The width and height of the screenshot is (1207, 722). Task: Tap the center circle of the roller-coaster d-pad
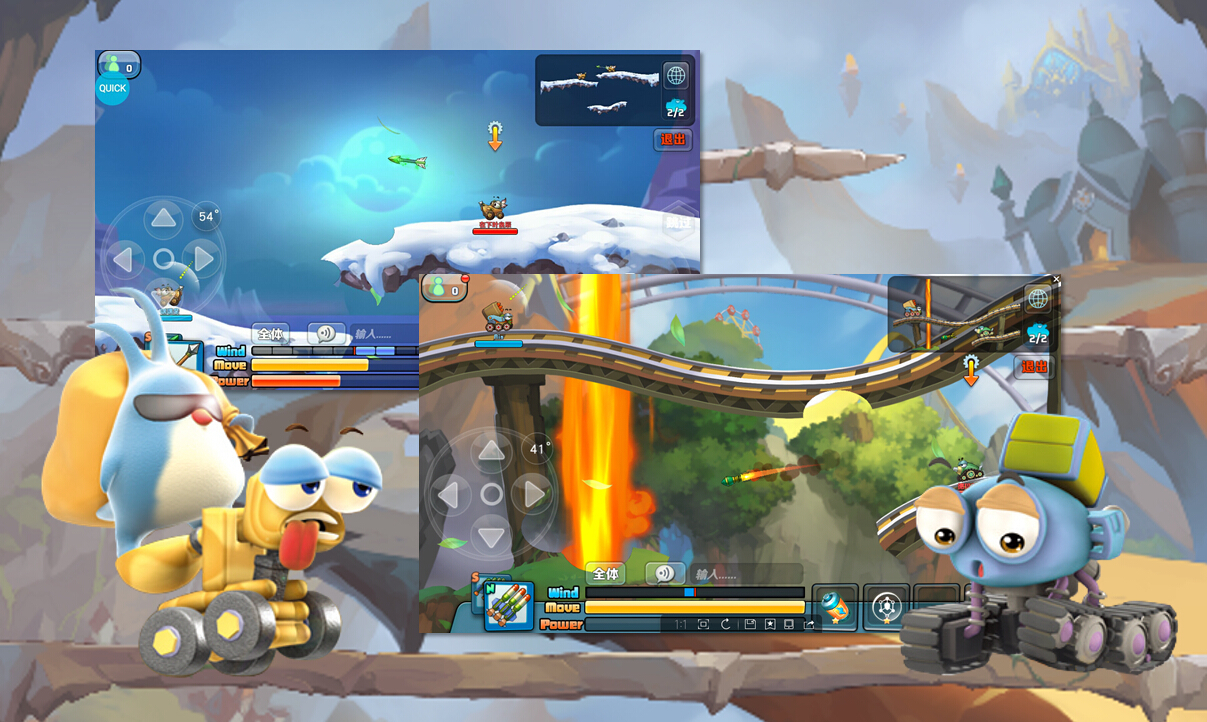coord(491,494)
